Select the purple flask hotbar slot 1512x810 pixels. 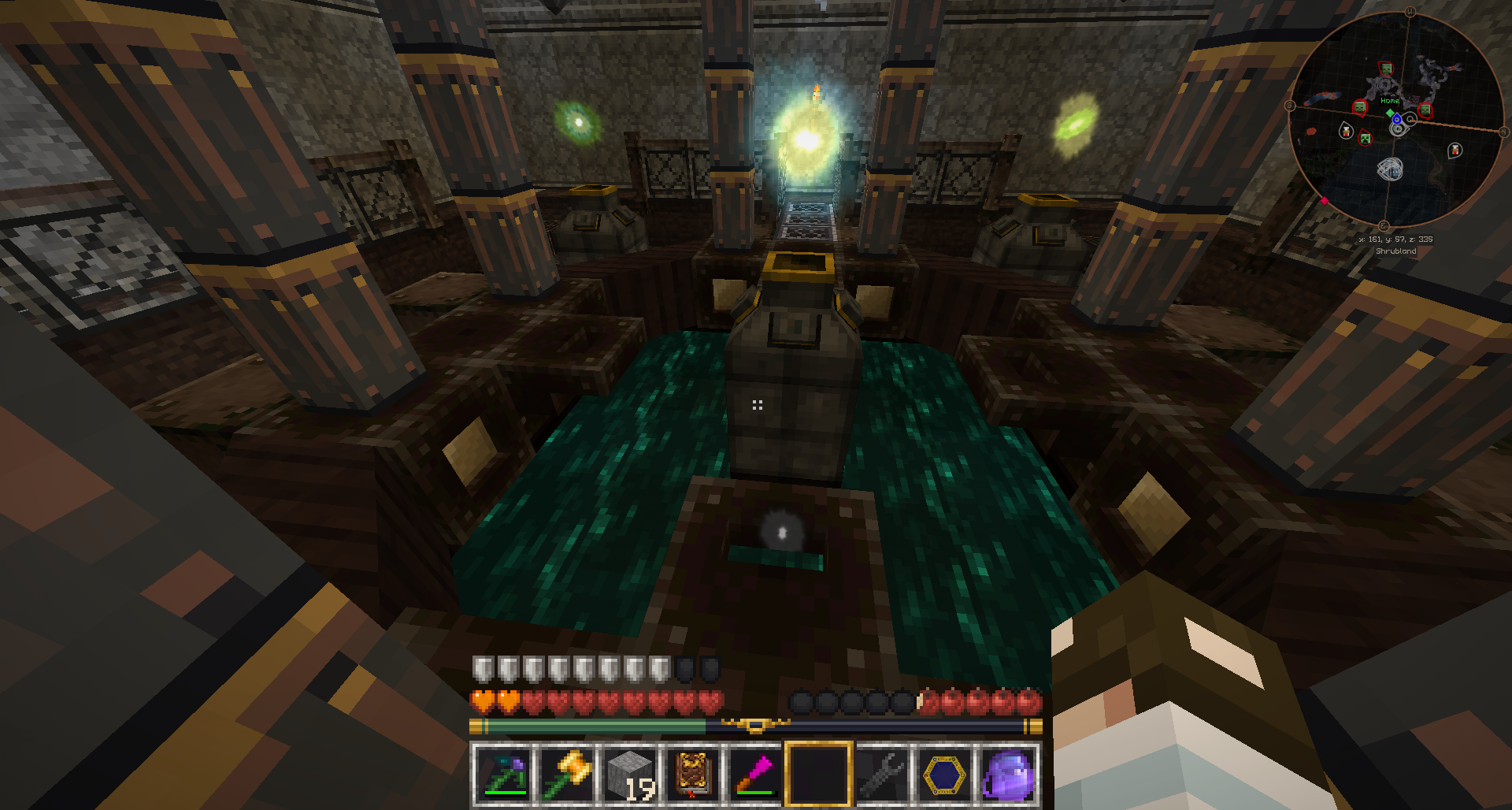coord(1008,774)
